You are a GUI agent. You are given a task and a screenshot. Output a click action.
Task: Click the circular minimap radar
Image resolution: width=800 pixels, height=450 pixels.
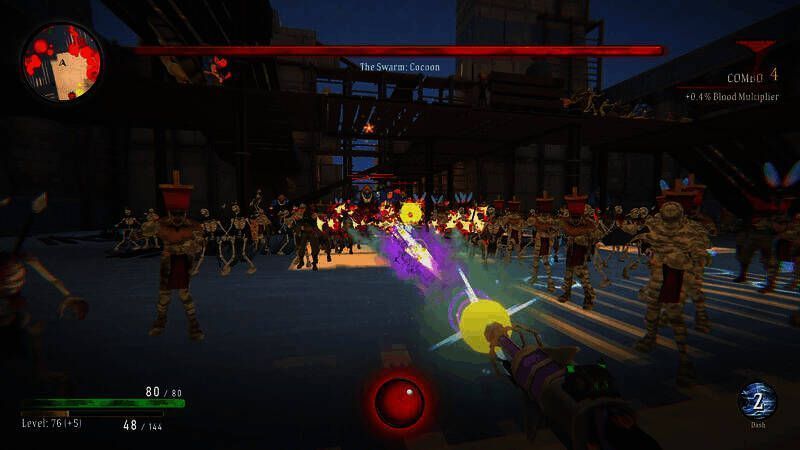(x=61, y=61)
